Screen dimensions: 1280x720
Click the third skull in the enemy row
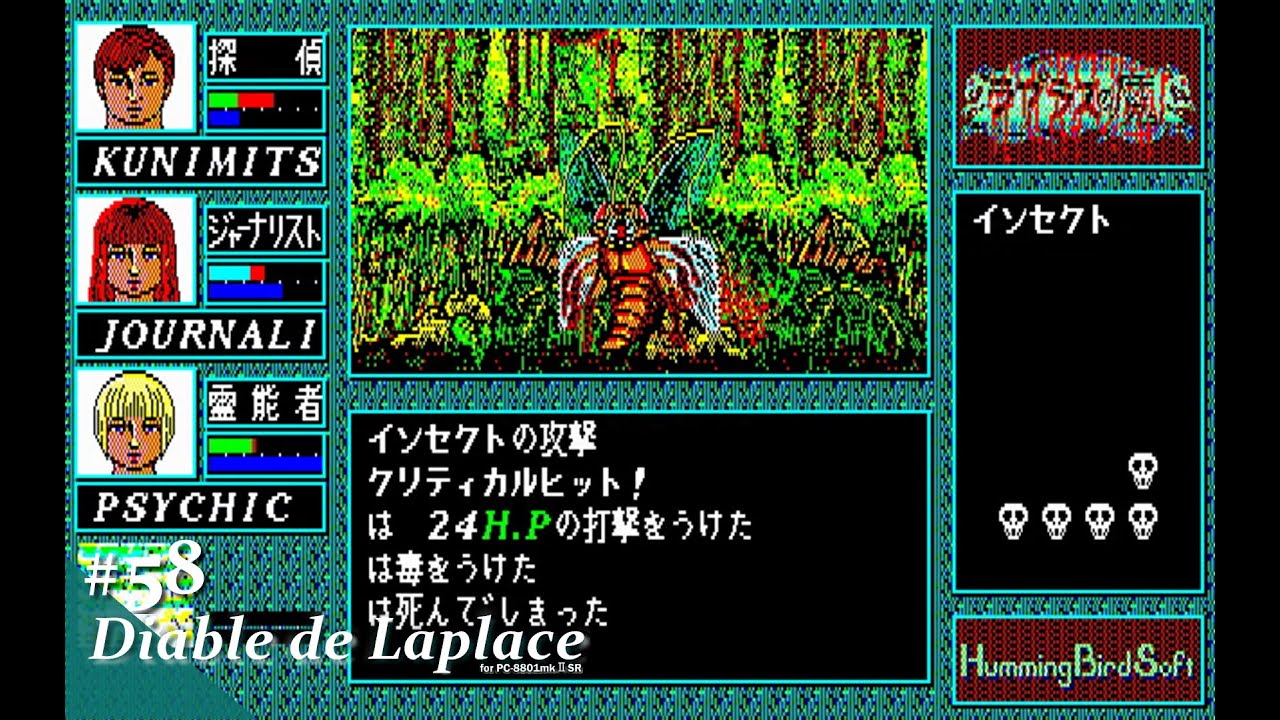[x=1099, y=518]
